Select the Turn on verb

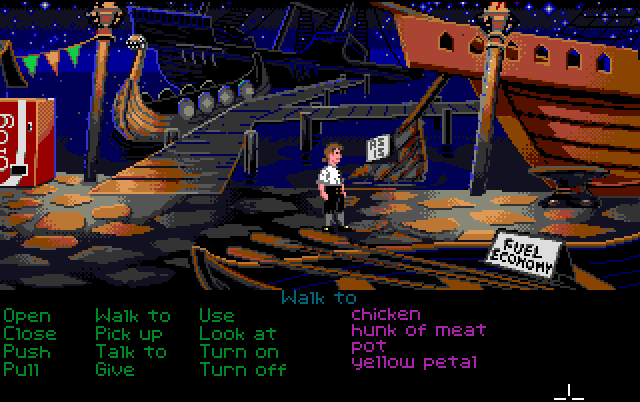pyautogui.click(x=238, y=351)
